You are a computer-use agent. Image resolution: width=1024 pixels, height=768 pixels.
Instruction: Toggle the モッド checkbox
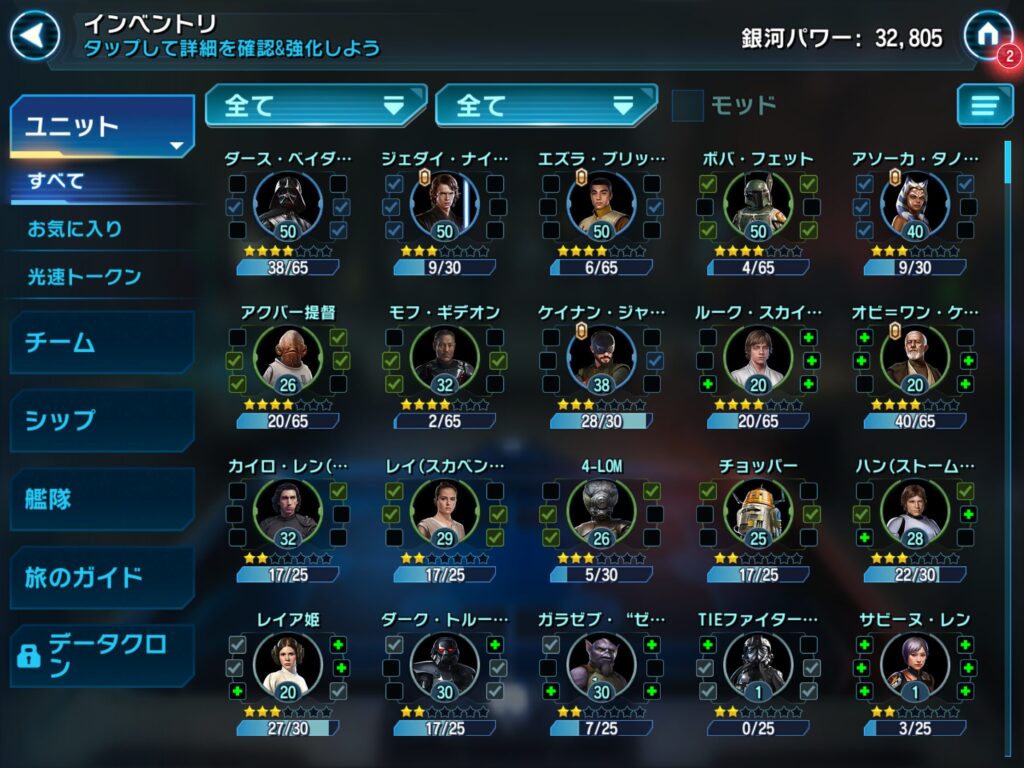[x=687, y=105]
